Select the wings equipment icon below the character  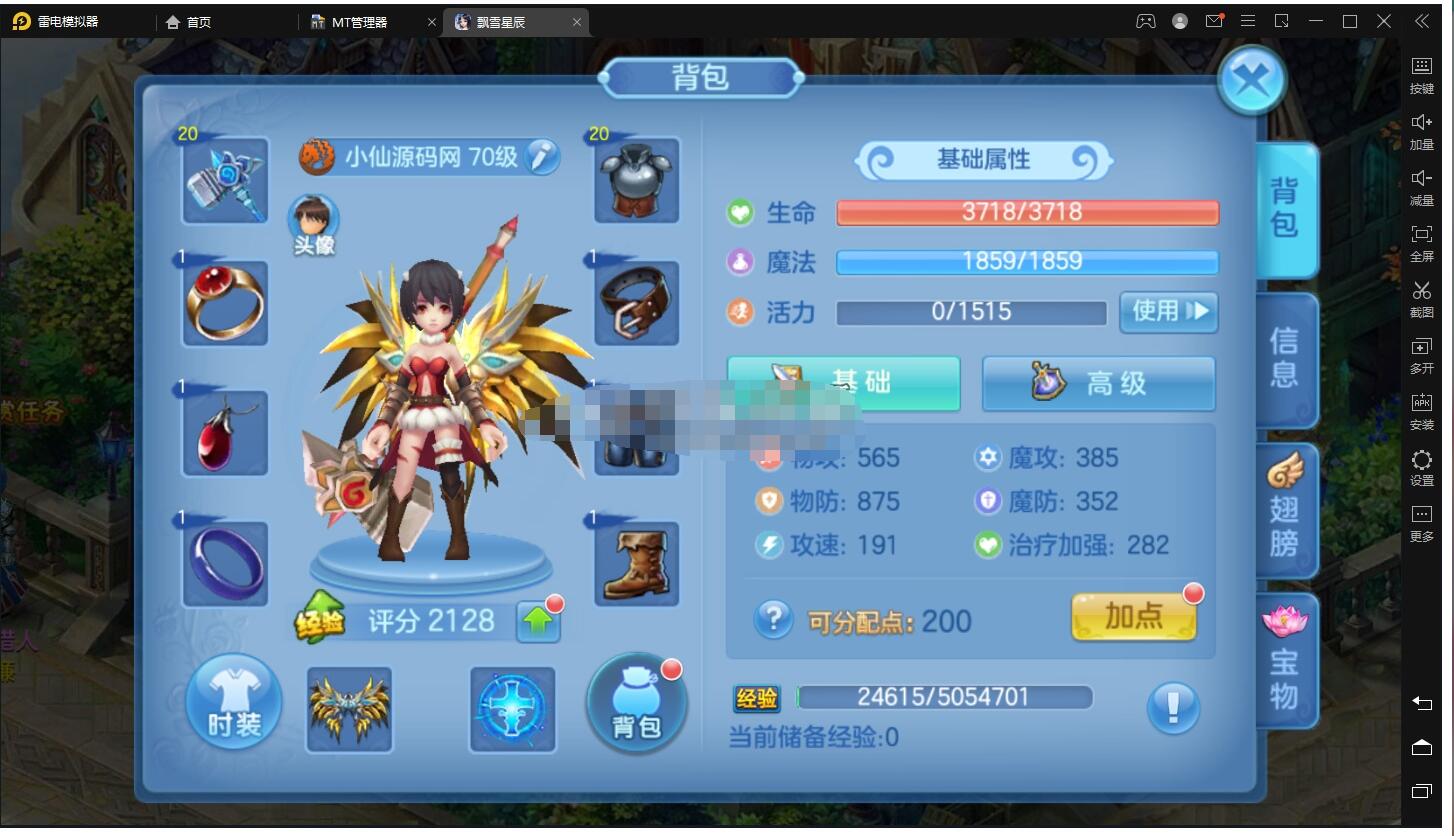click(x=349, y=708)
